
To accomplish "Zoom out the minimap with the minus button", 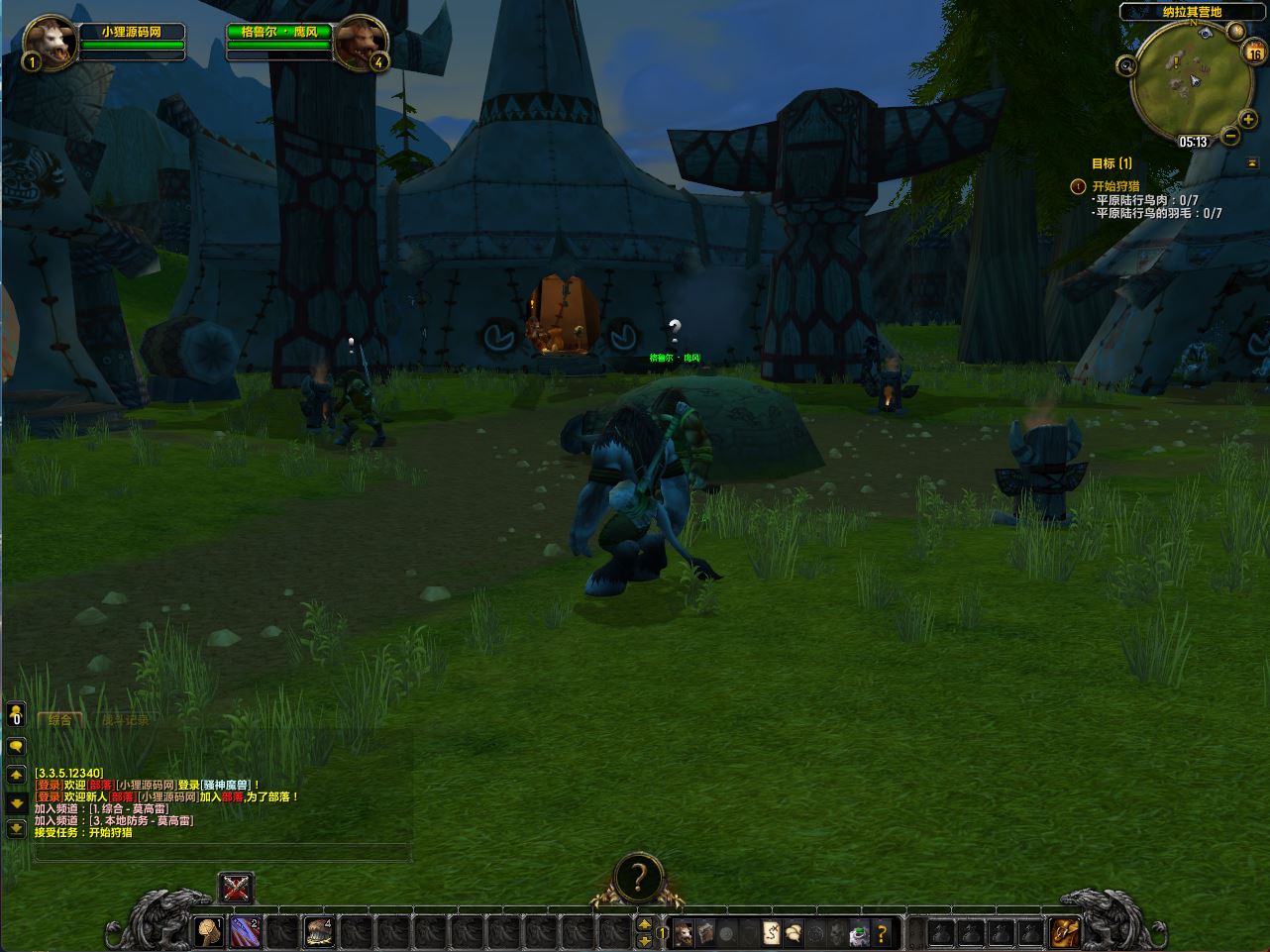I will click(x=1230, y=136).
